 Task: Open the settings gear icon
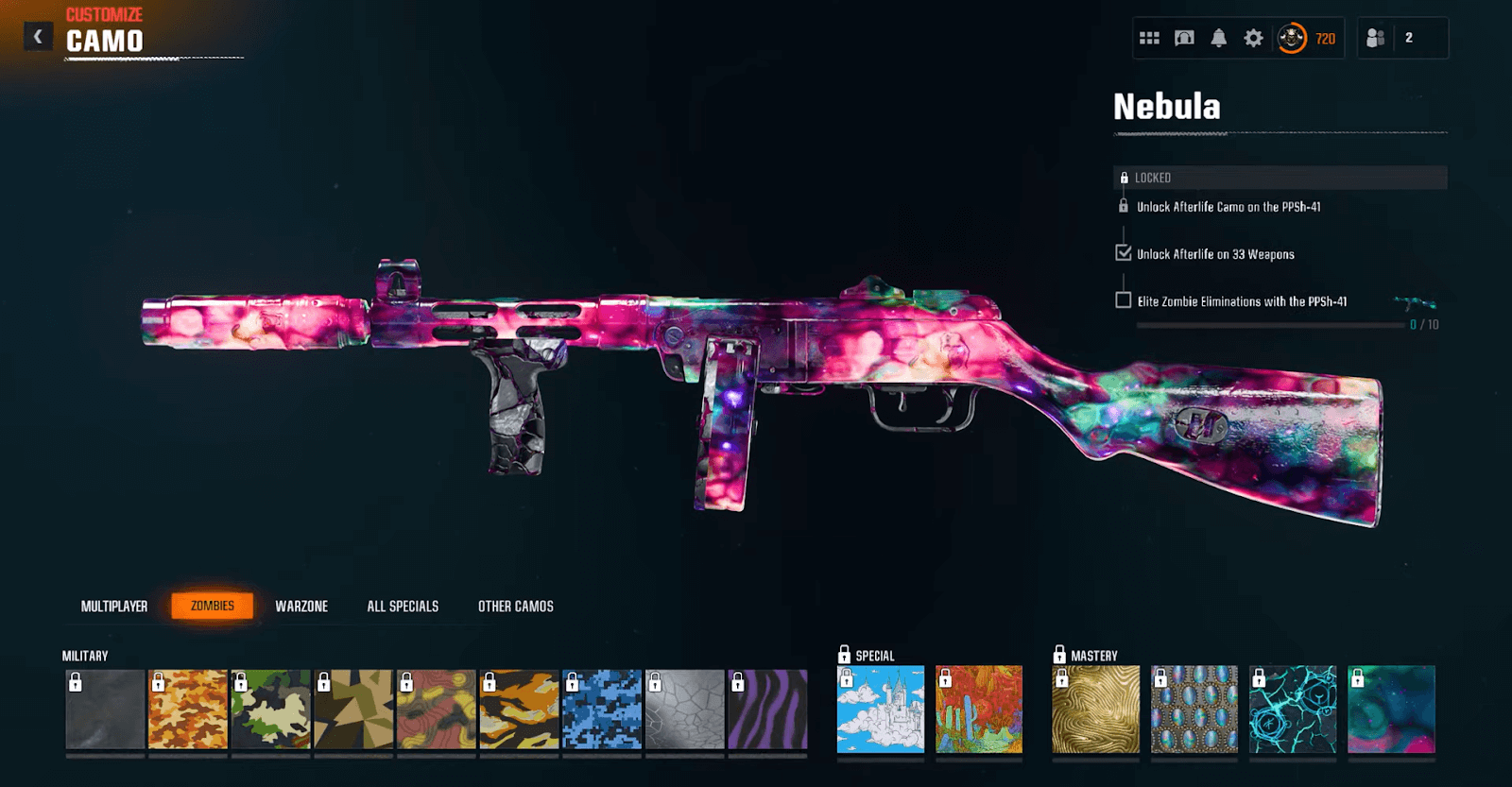click(x=1255, y=38)
